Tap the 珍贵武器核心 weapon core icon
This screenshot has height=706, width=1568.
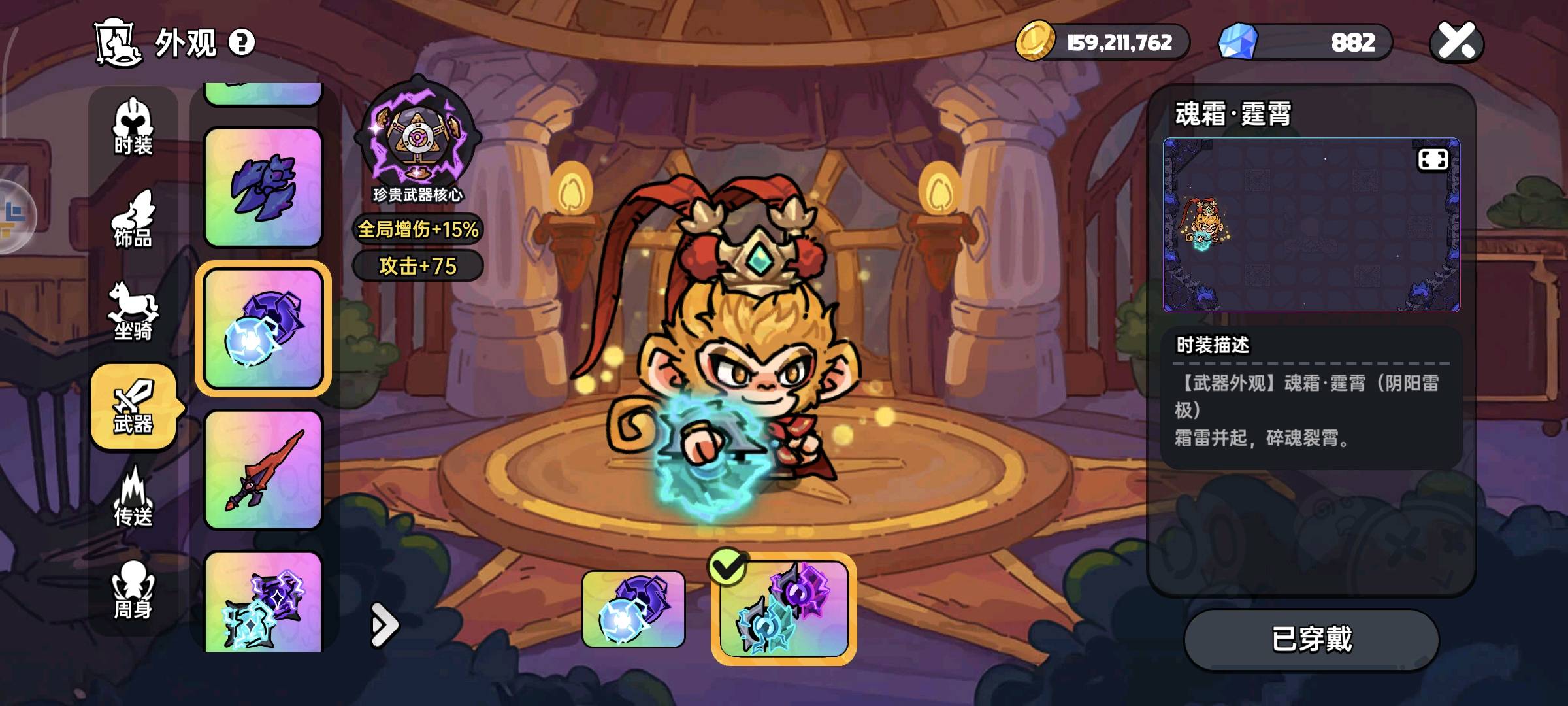417,139
